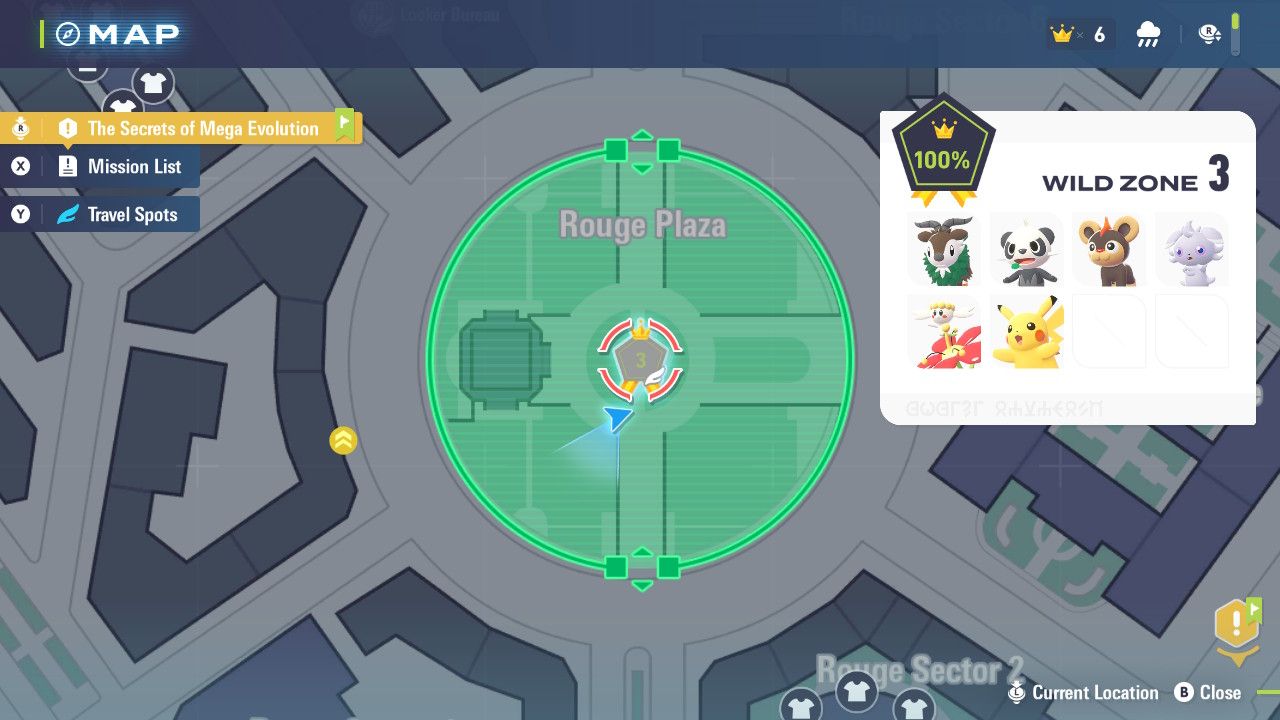Select the Pikachu portrait
The height and width of the screenshot is (720, 1280).
coord(1026,331)
